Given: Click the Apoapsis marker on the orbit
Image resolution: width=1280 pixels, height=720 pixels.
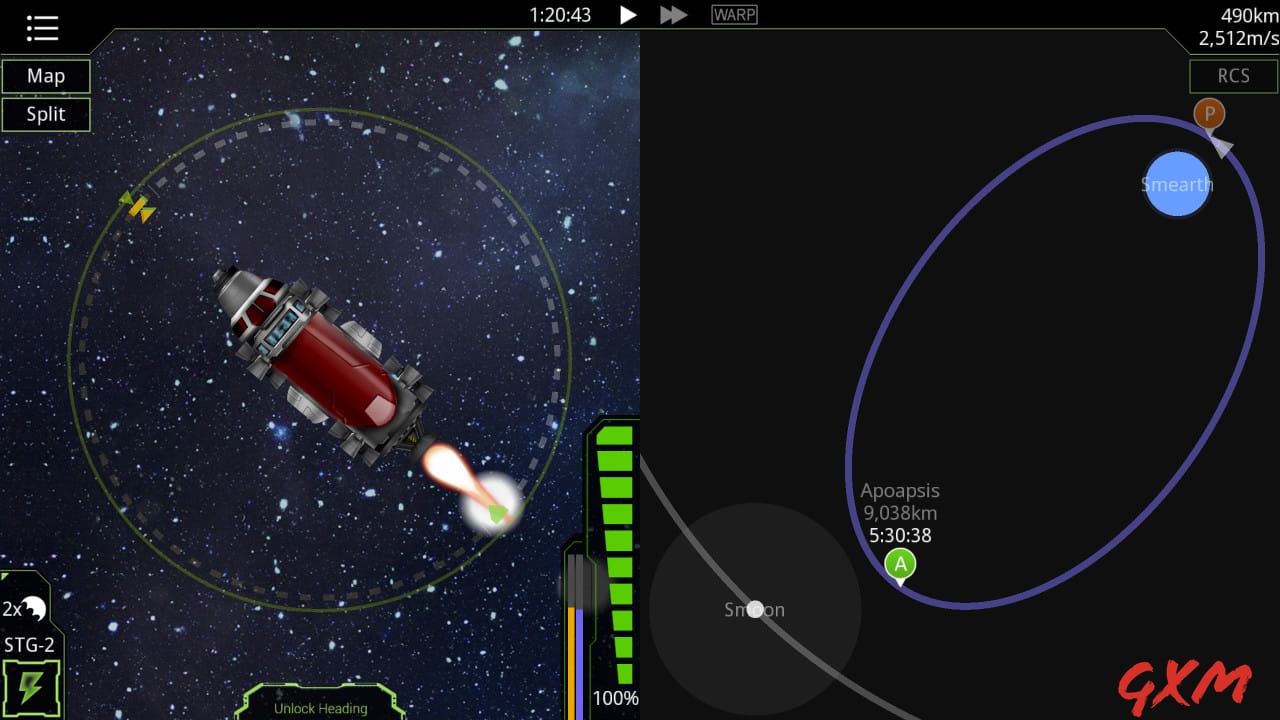Looking at the screenshot, I should coord(899,564).
